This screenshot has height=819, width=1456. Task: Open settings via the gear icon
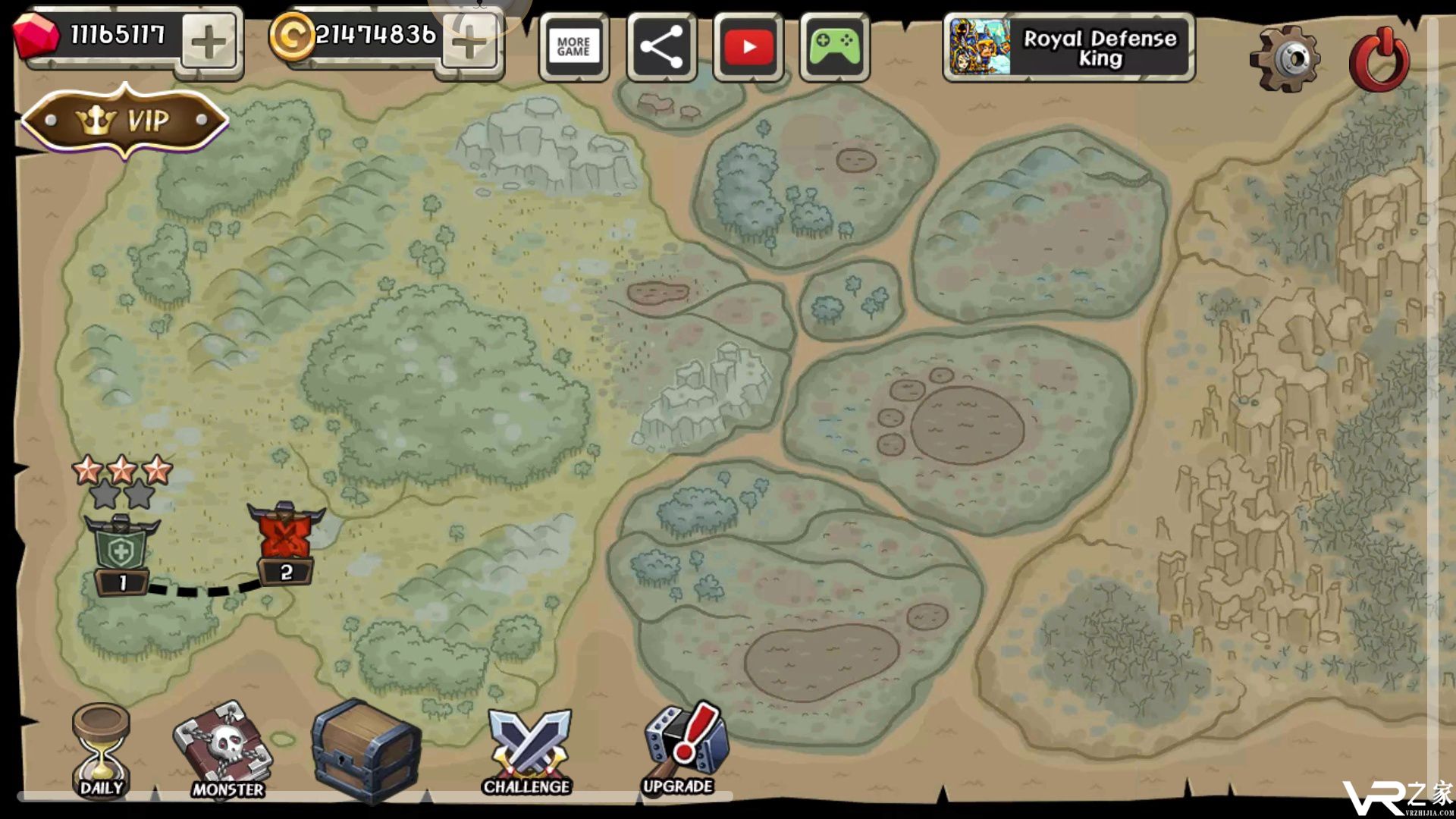(x=1285, y=59)
